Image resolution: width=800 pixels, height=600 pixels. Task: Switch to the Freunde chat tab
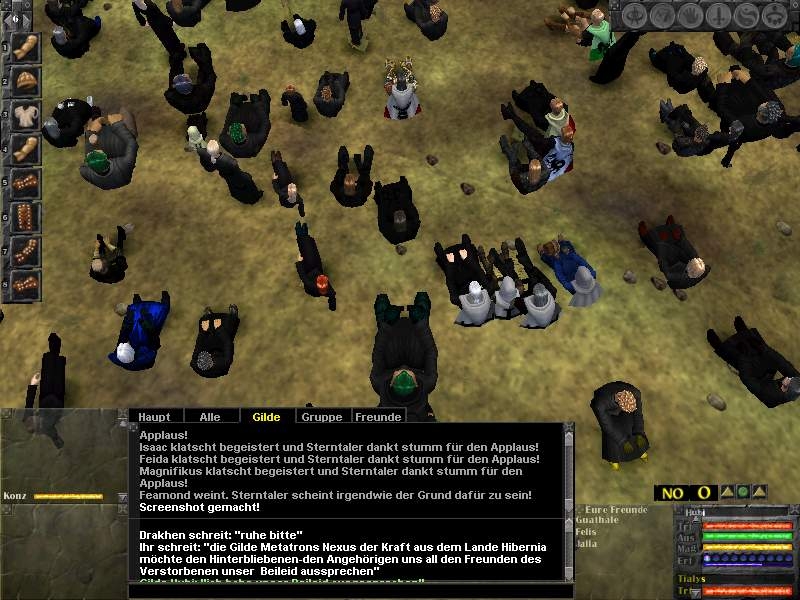coord(378,416)
